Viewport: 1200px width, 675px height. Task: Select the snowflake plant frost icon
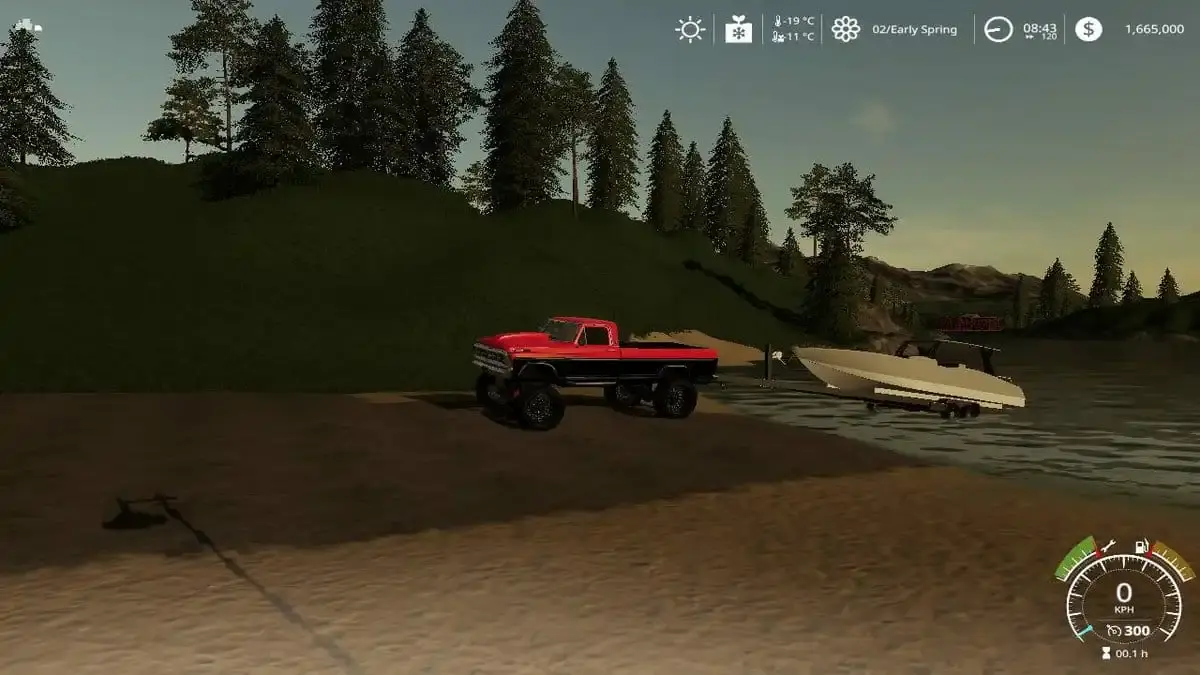point(738,29)
